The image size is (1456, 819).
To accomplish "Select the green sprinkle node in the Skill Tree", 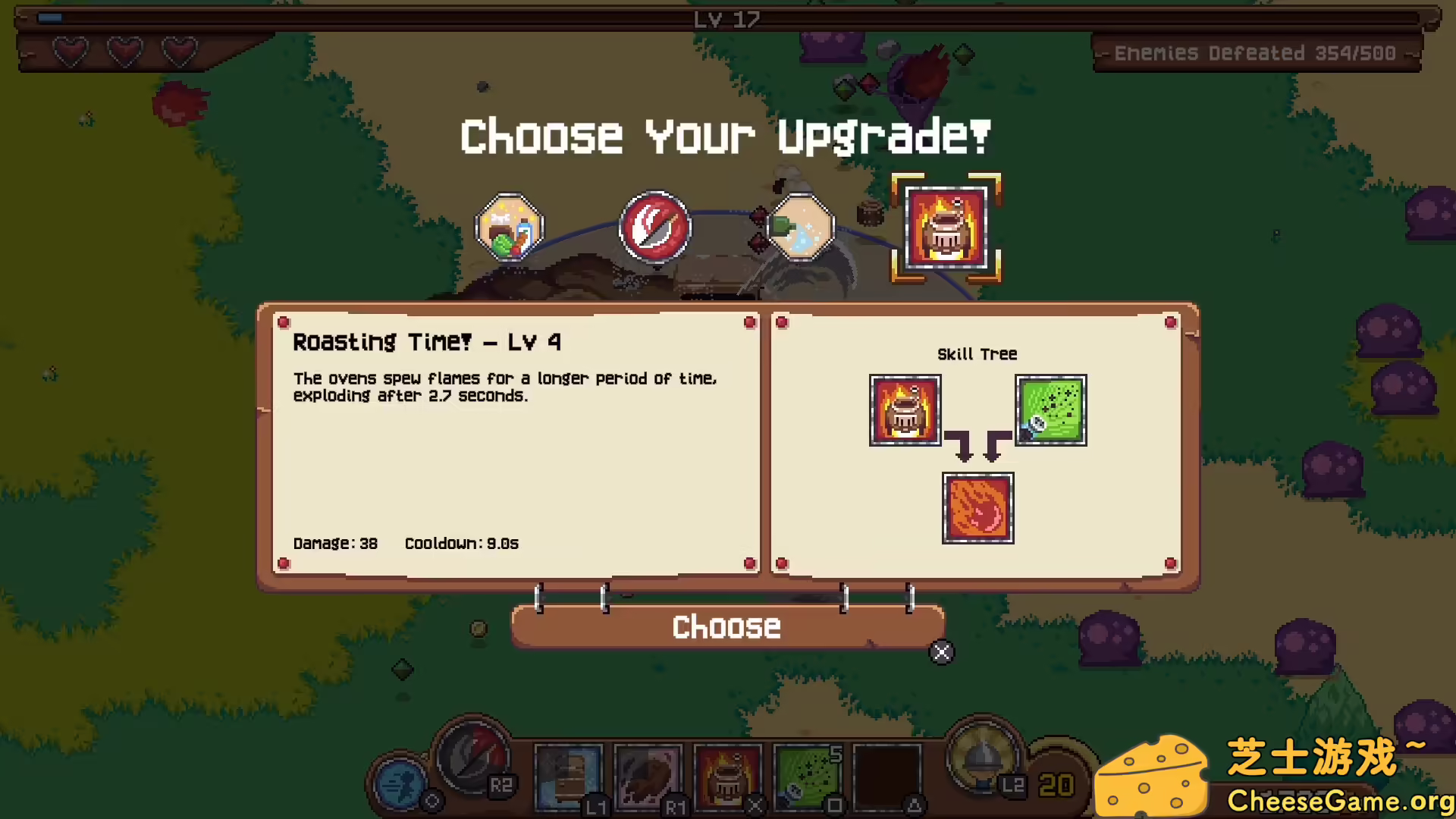I will click(1051, 410).
